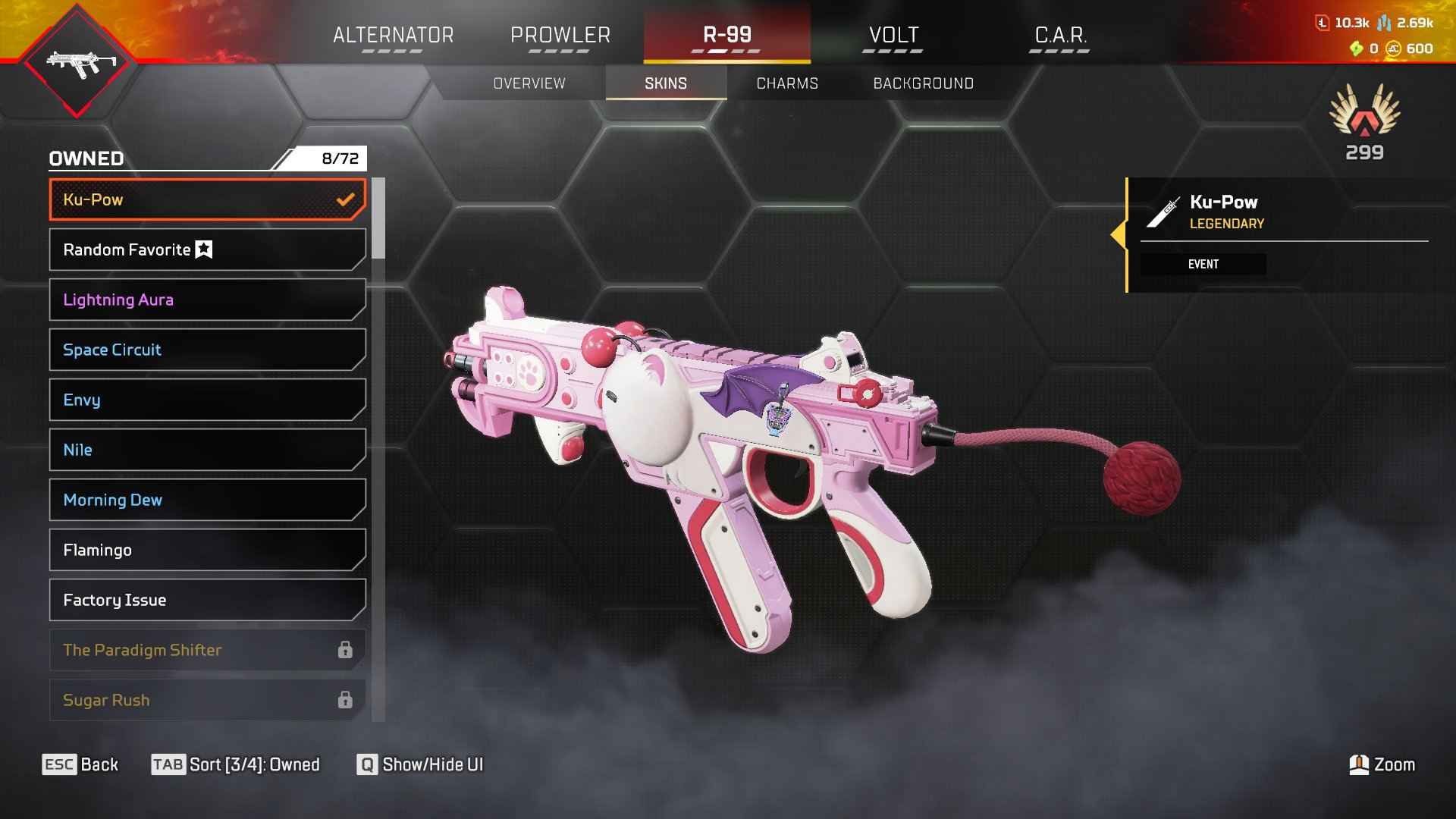Go back using the Back button

point(80,764)
